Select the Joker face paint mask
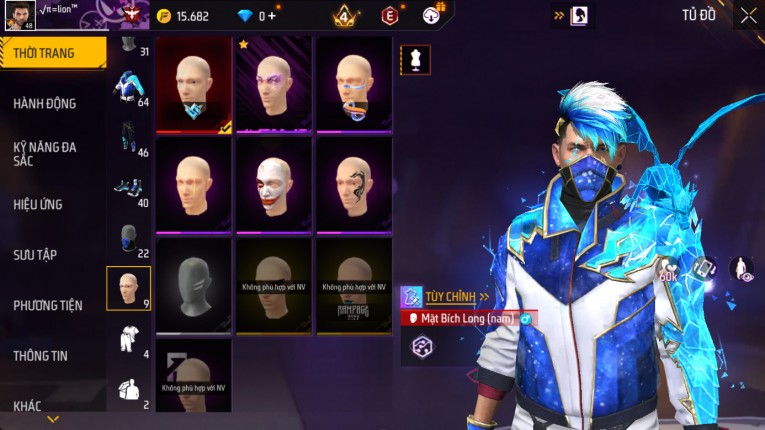Viewport: 765px width, 430px height. click(274, 183)
